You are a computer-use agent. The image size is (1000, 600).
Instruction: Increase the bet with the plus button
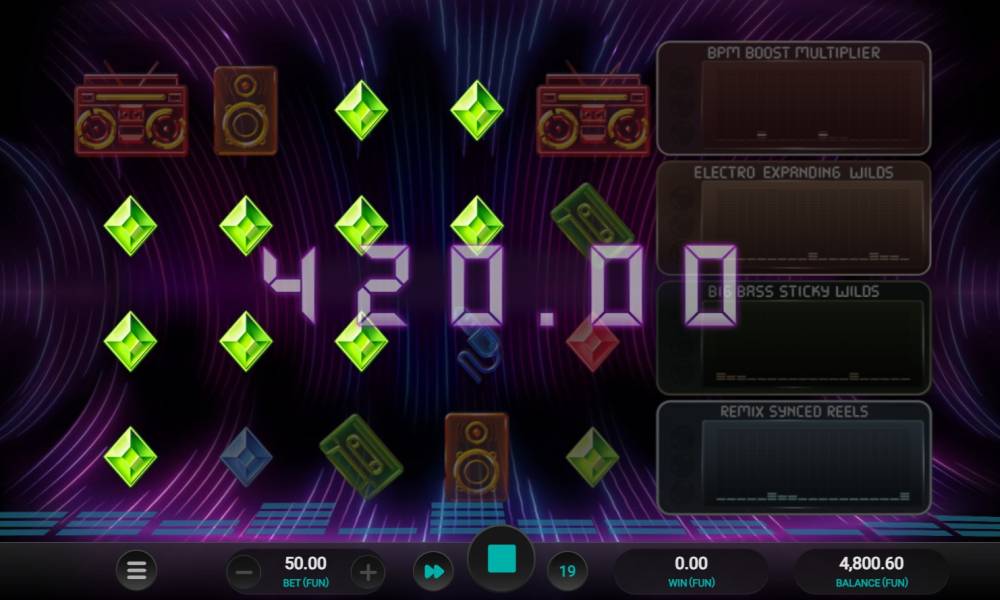(x=368, y=572)
